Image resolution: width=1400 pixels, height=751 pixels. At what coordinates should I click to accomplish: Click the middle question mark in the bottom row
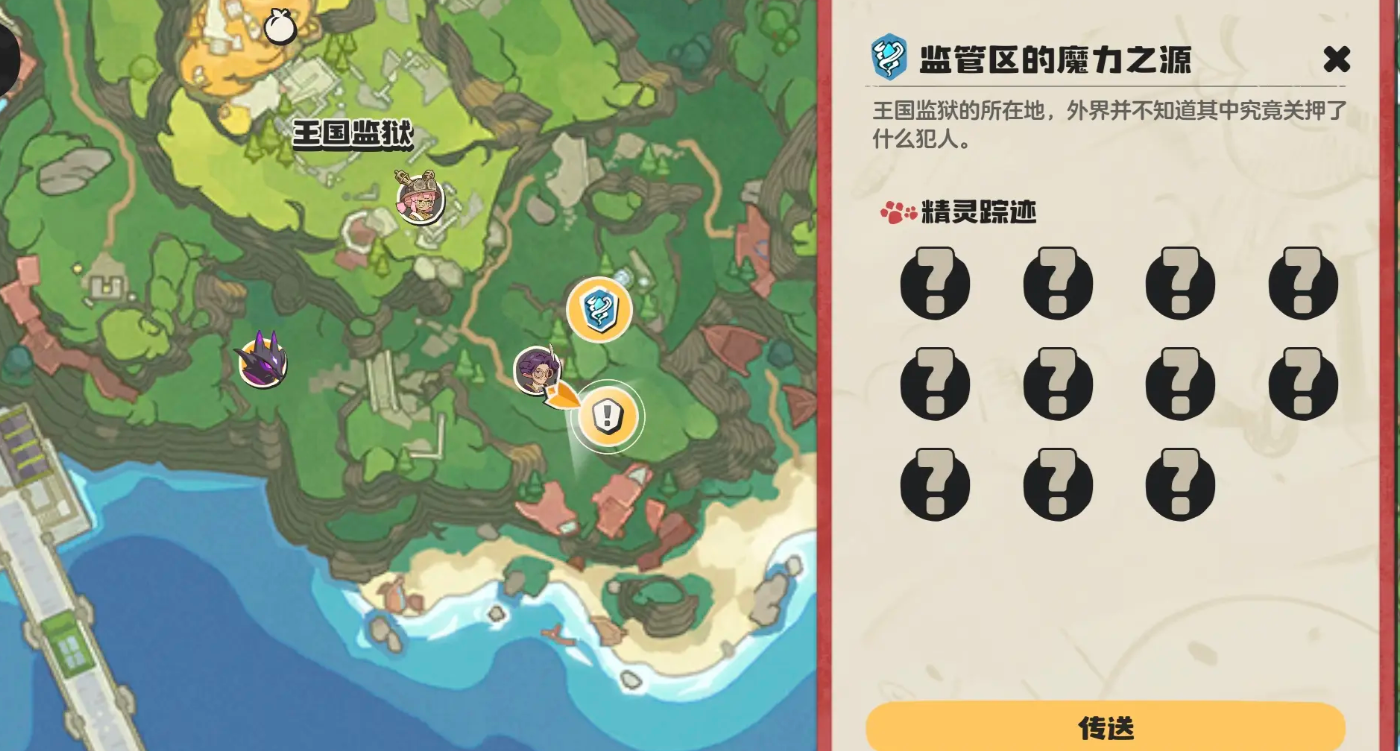click(1058, 485)
